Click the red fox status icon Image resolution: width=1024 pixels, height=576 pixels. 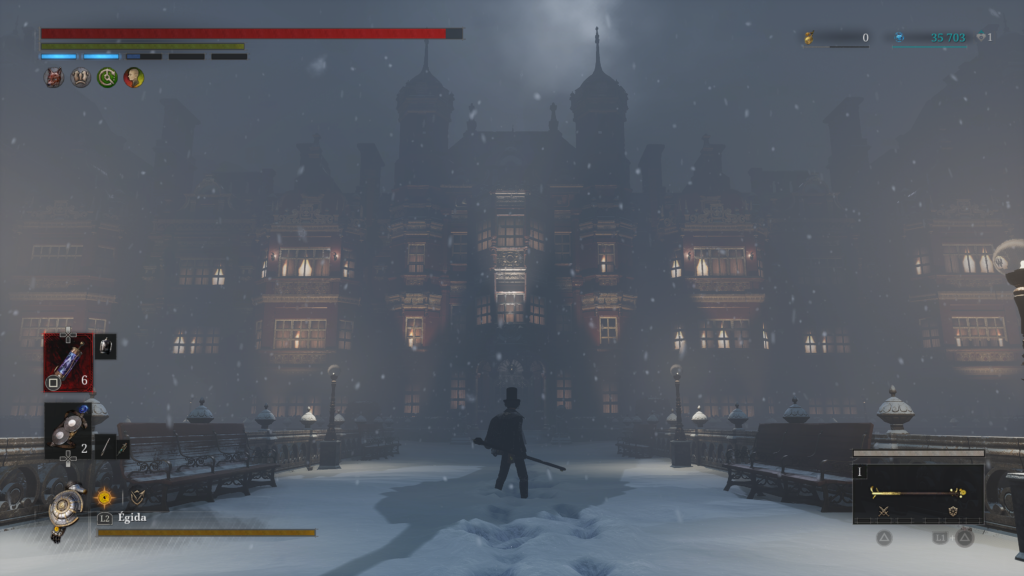(x=54, y=77)
